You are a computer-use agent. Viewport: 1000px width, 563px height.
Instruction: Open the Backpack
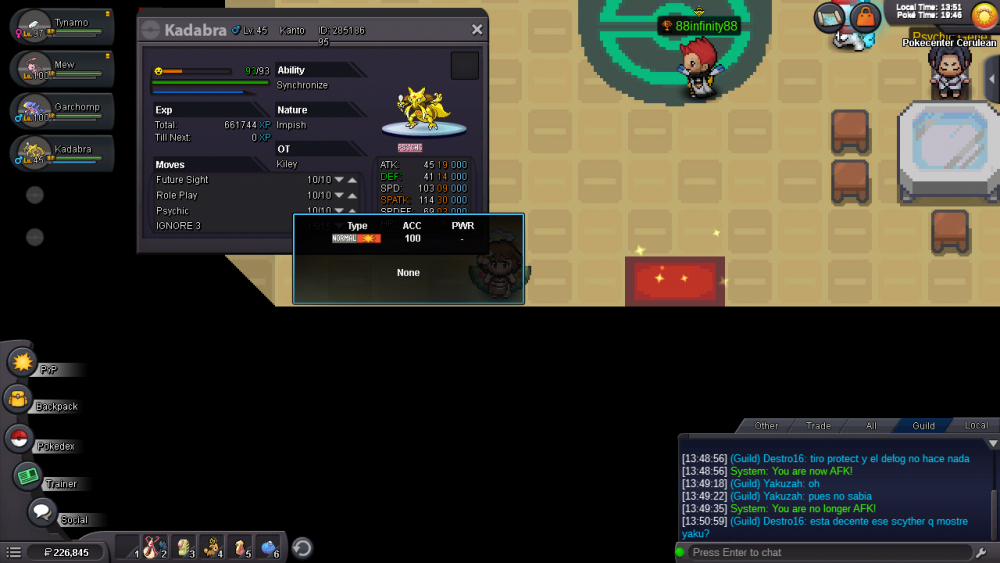coord(20,400)
